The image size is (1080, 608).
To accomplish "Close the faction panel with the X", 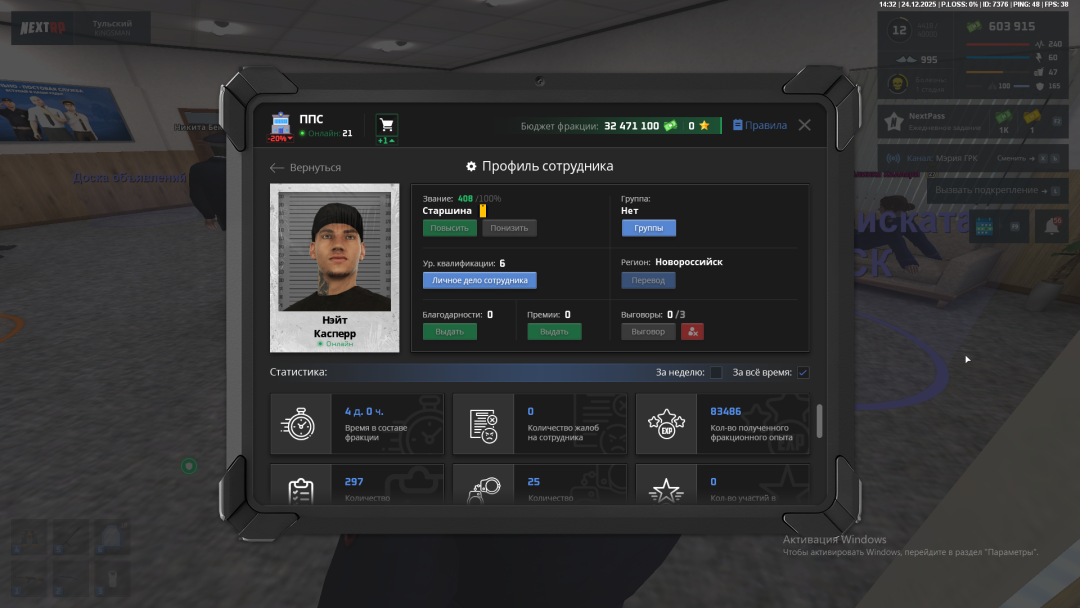I will click(804, 126).
